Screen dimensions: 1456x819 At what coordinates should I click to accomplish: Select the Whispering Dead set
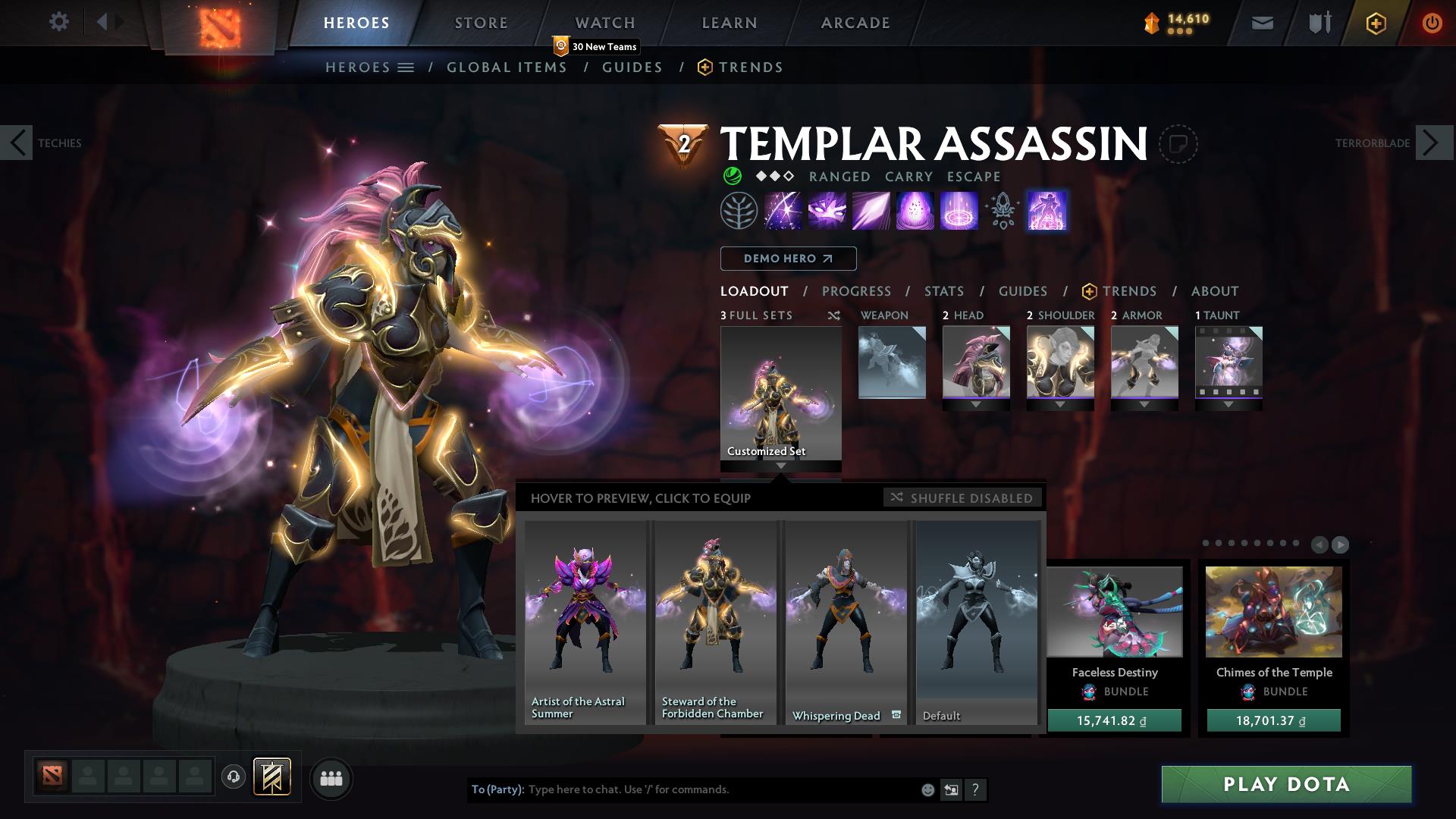point(846,622)
